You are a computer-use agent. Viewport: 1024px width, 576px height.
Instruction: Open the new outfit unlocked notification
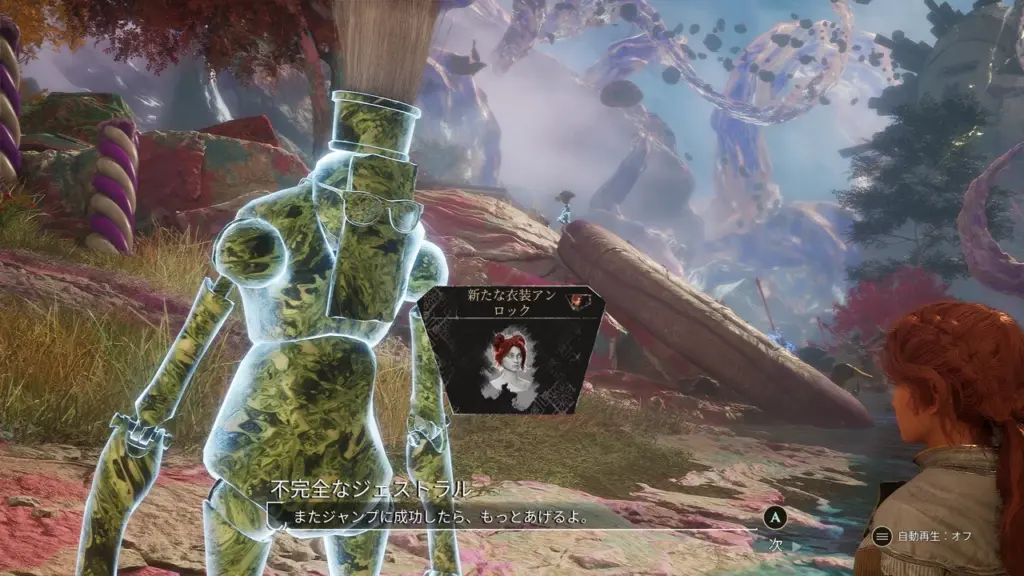512,349
